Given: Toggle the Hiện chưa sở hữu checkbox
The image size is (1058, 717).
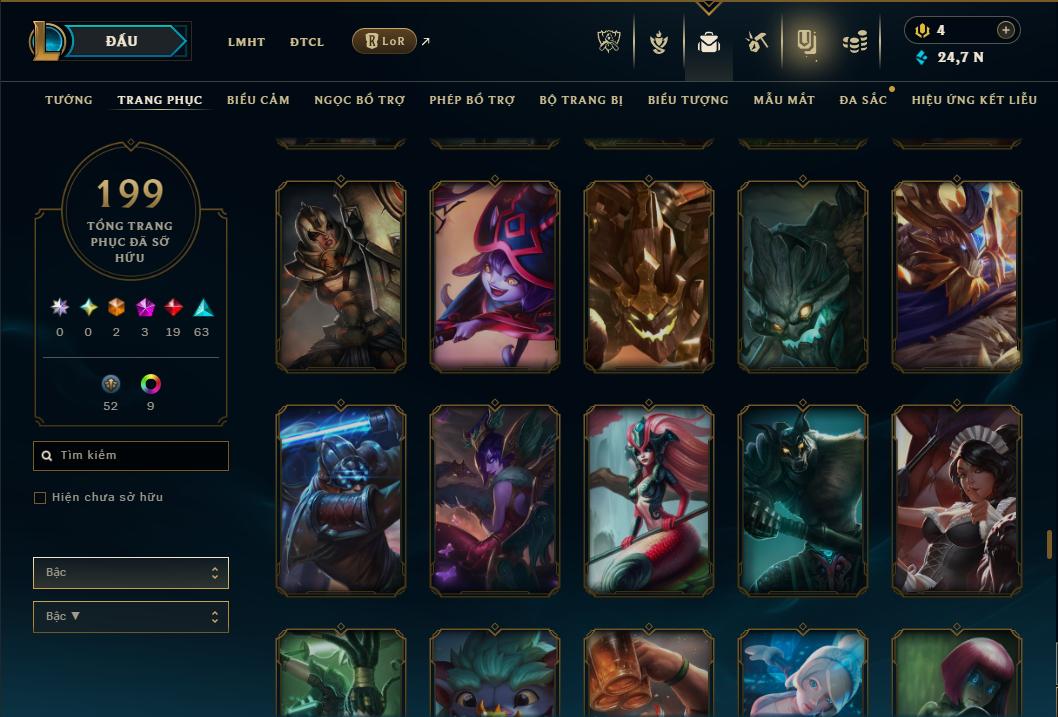Looking at the screenshot, I should point(40,497).
